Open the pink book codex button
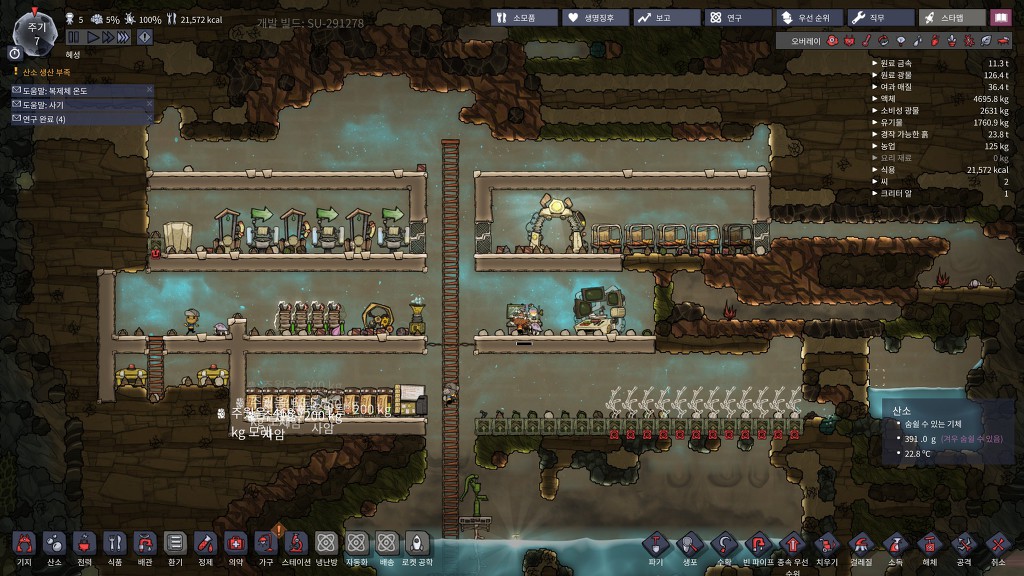The height and width of the screenshot is (576, 1024). [1001, 18]
